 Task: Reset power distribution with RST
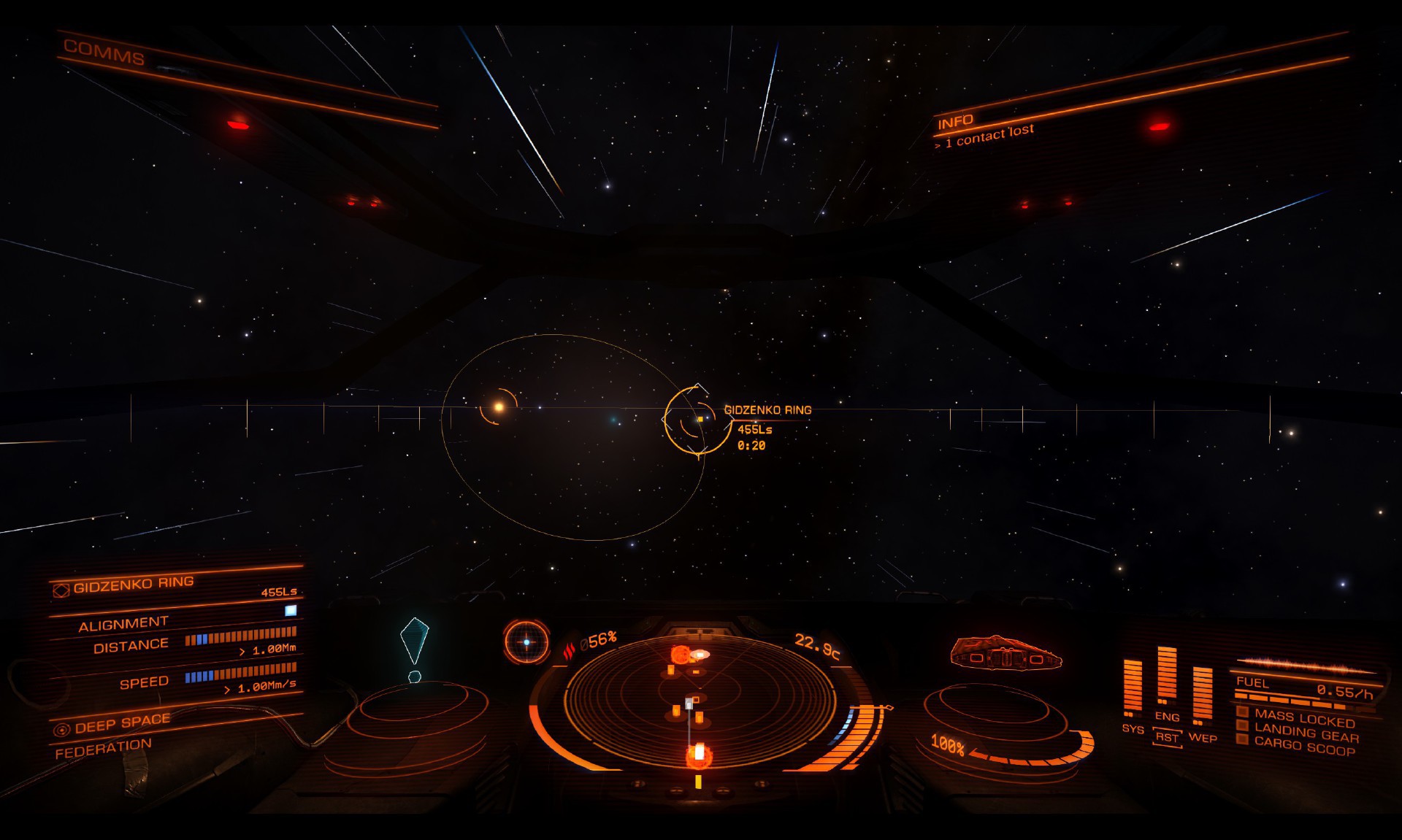pos(1167,737)
